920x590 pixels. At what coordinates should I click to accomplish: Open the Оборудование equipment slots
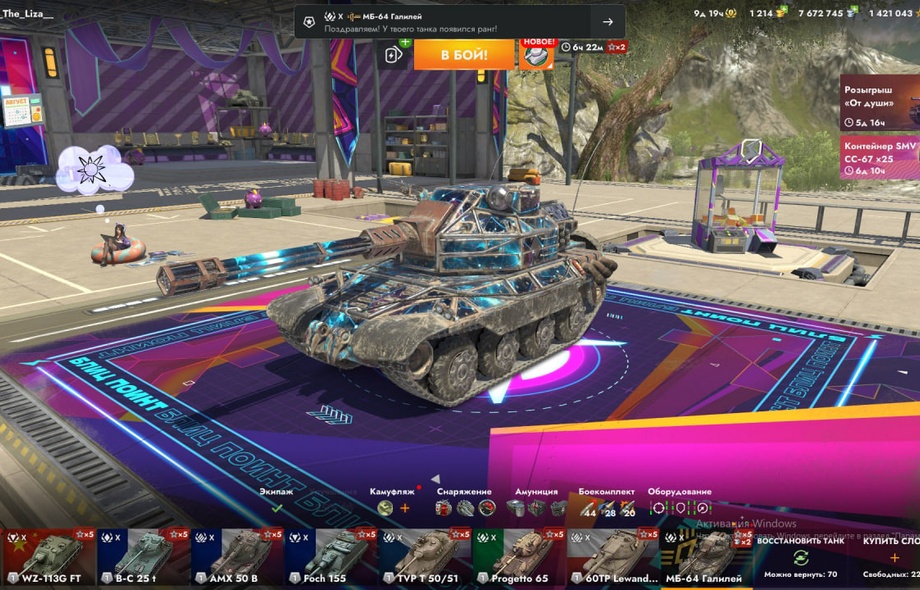click(679, 508)
